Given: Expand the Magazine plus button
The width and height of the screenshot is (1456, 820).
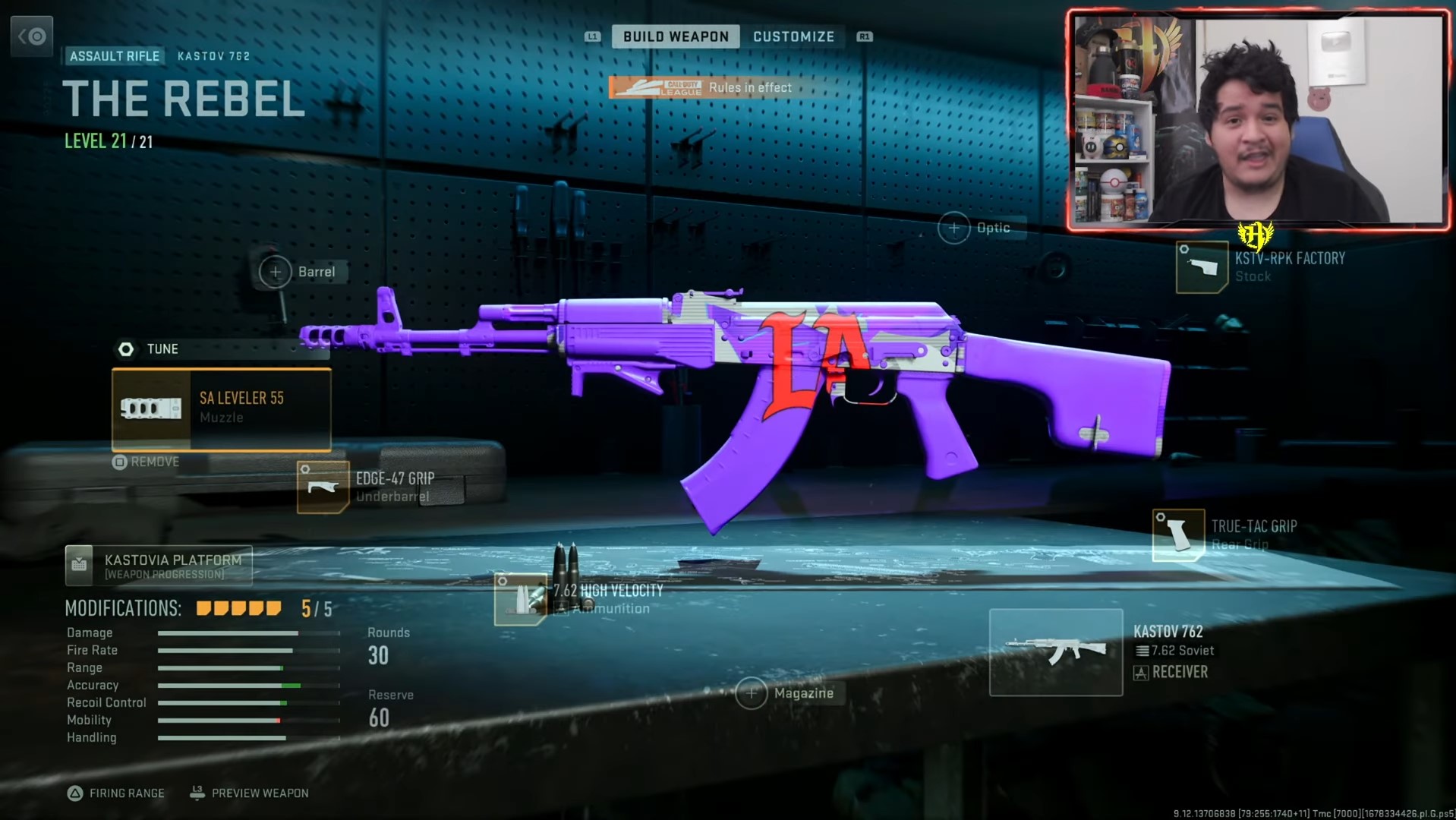Looking at the screenshot, I should point(752,693).
